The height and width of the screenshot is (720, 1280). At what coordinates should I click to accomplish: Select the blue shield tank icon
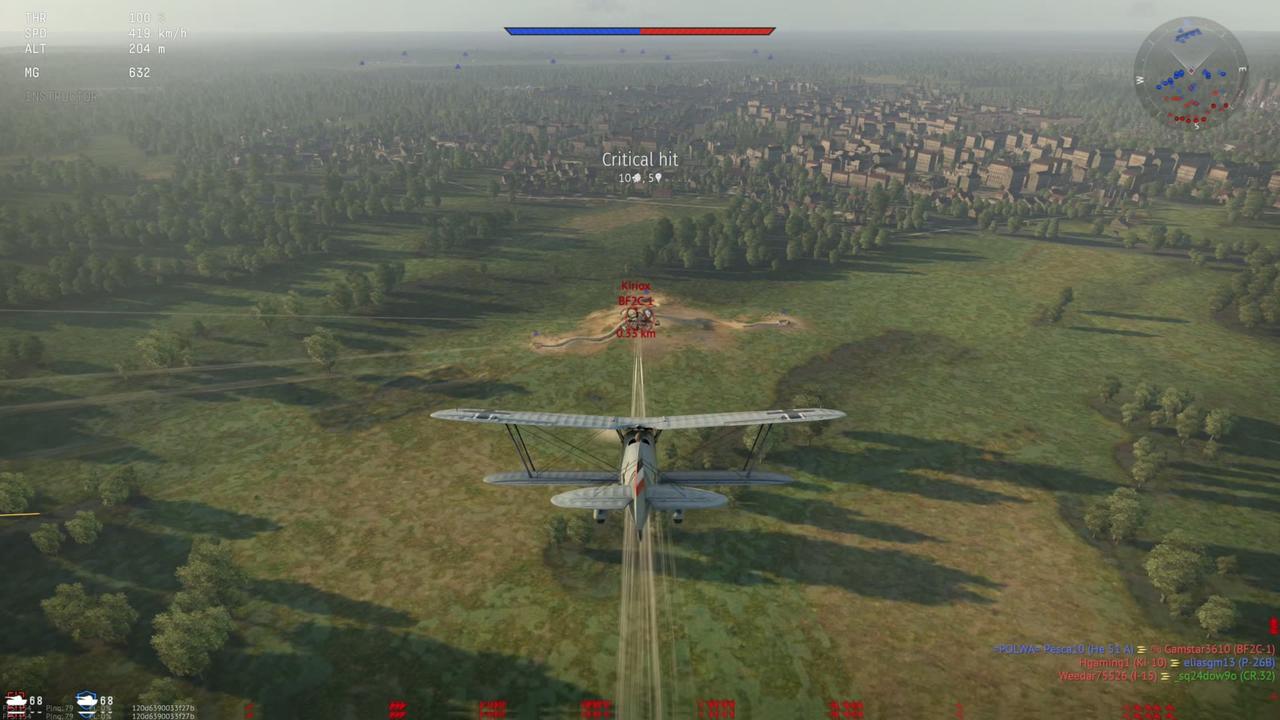point(87,700)
